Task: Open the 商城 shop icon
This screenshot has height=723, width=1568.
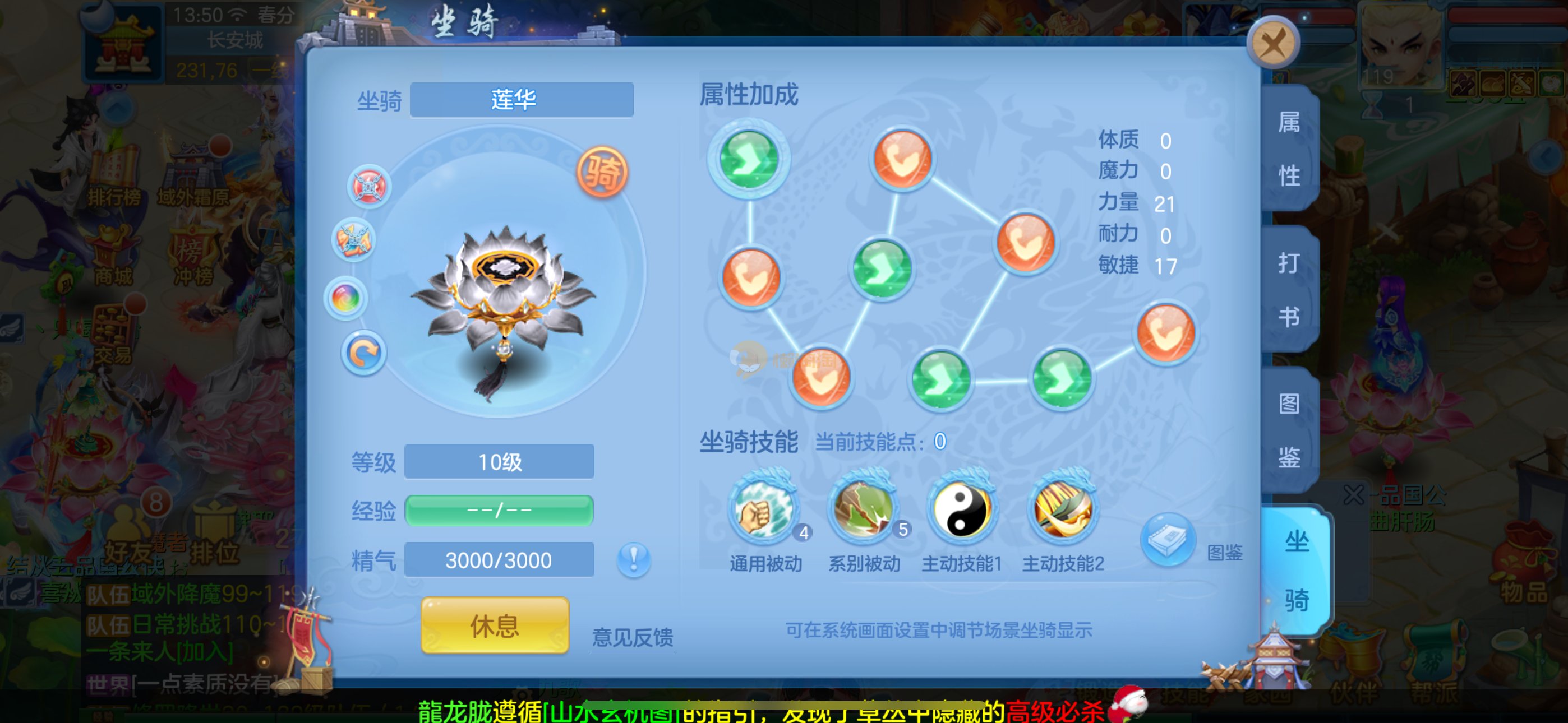Action: (113, 258)
